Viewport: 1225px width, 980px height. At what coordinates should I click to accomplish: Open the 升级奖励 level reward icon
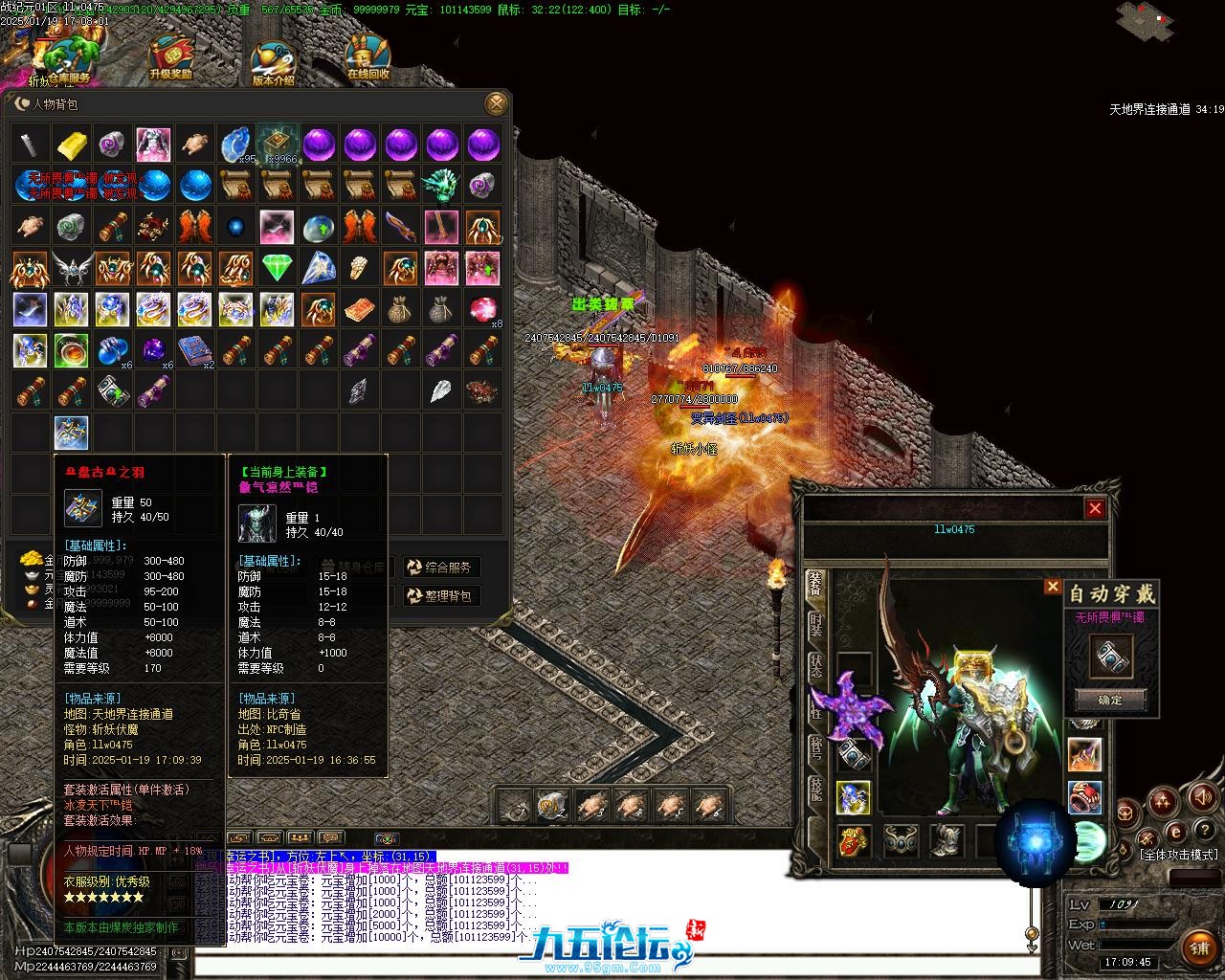[x=170, y=57]
